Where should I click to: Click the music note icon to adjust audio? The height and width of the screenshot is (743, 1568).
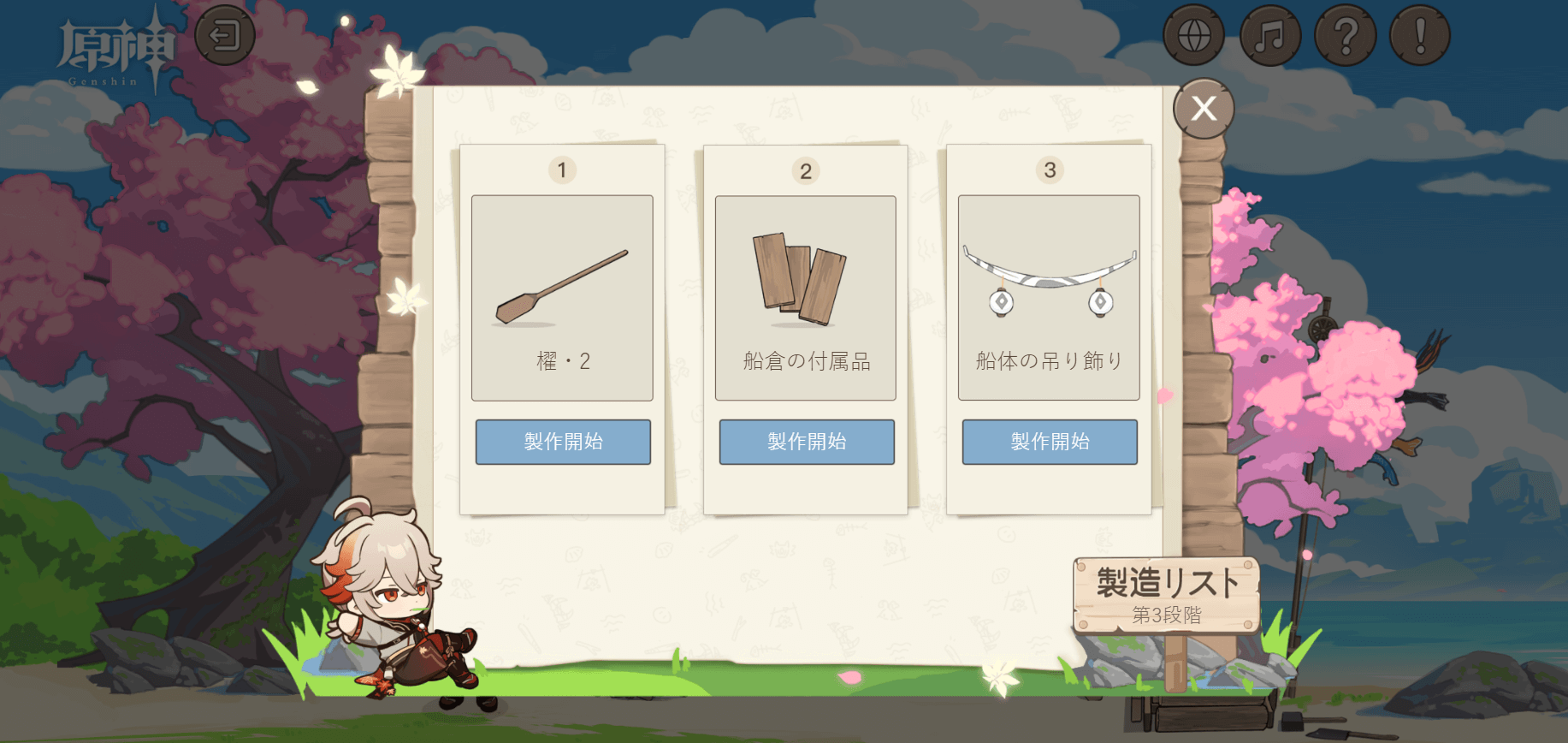[x=1270, y=36]
